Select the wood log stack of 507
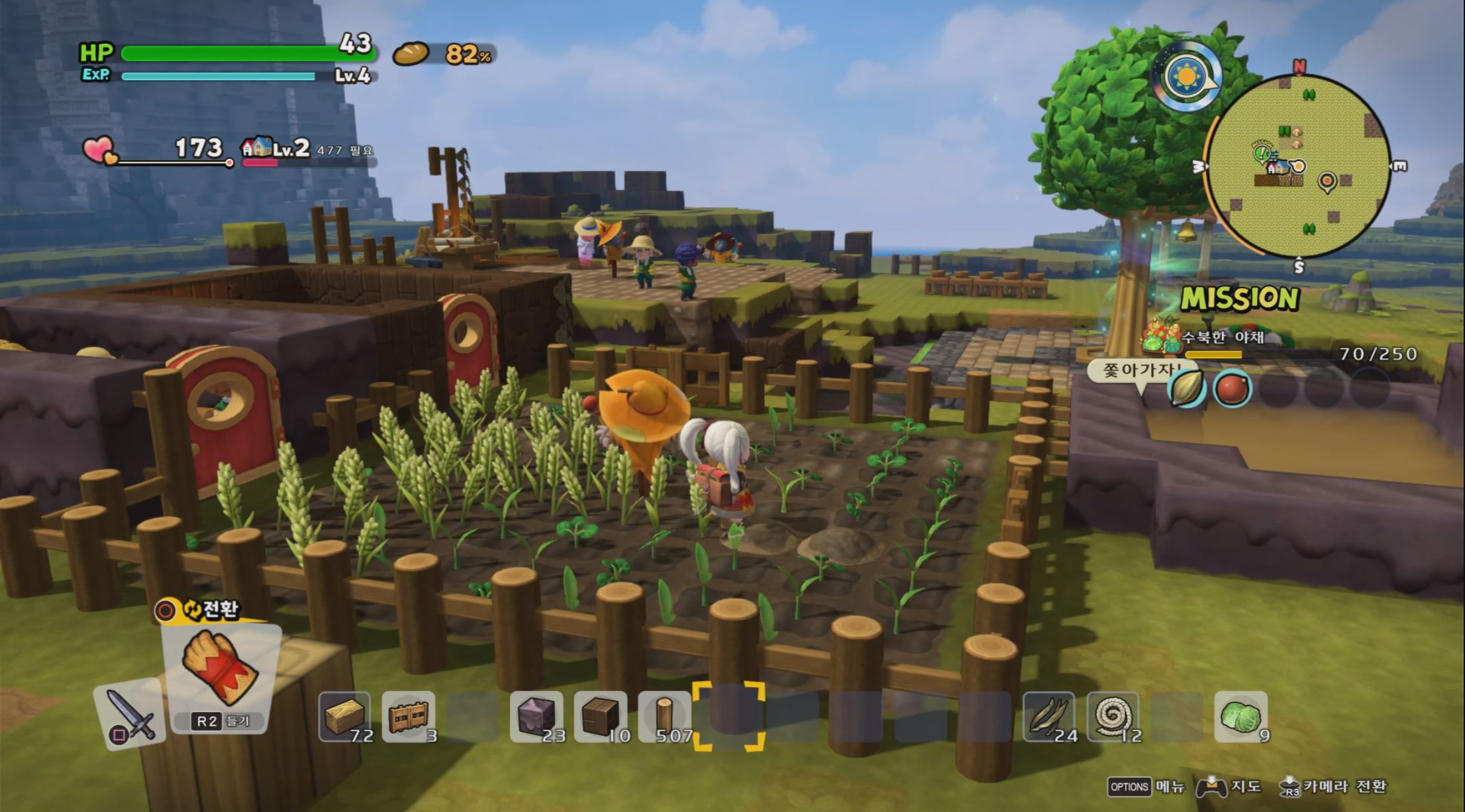Viewport: 1465px width, 812px height. click(664, 717)
